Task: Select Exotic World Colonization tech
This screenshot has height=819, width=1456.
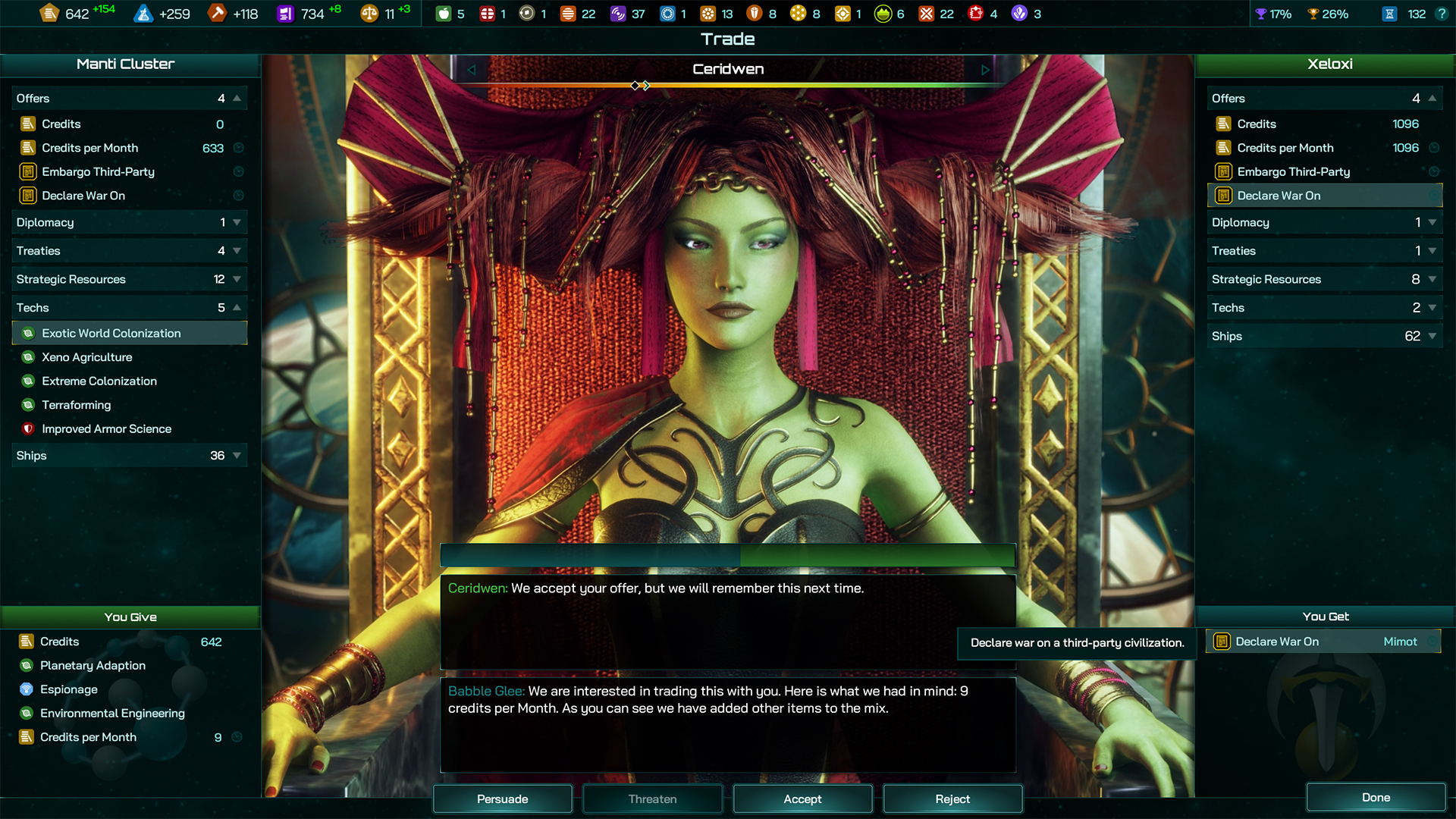Action: (111, 333)
